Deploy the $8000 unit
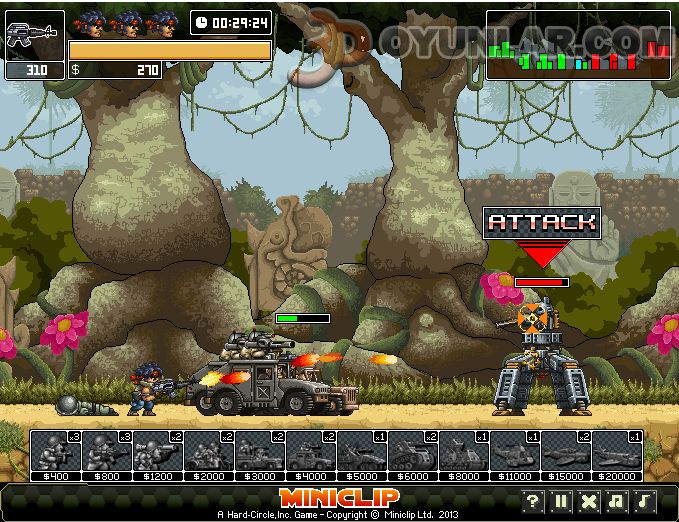Image resolution: width=679 pixels, height=522 pixels. click(464, 451)
